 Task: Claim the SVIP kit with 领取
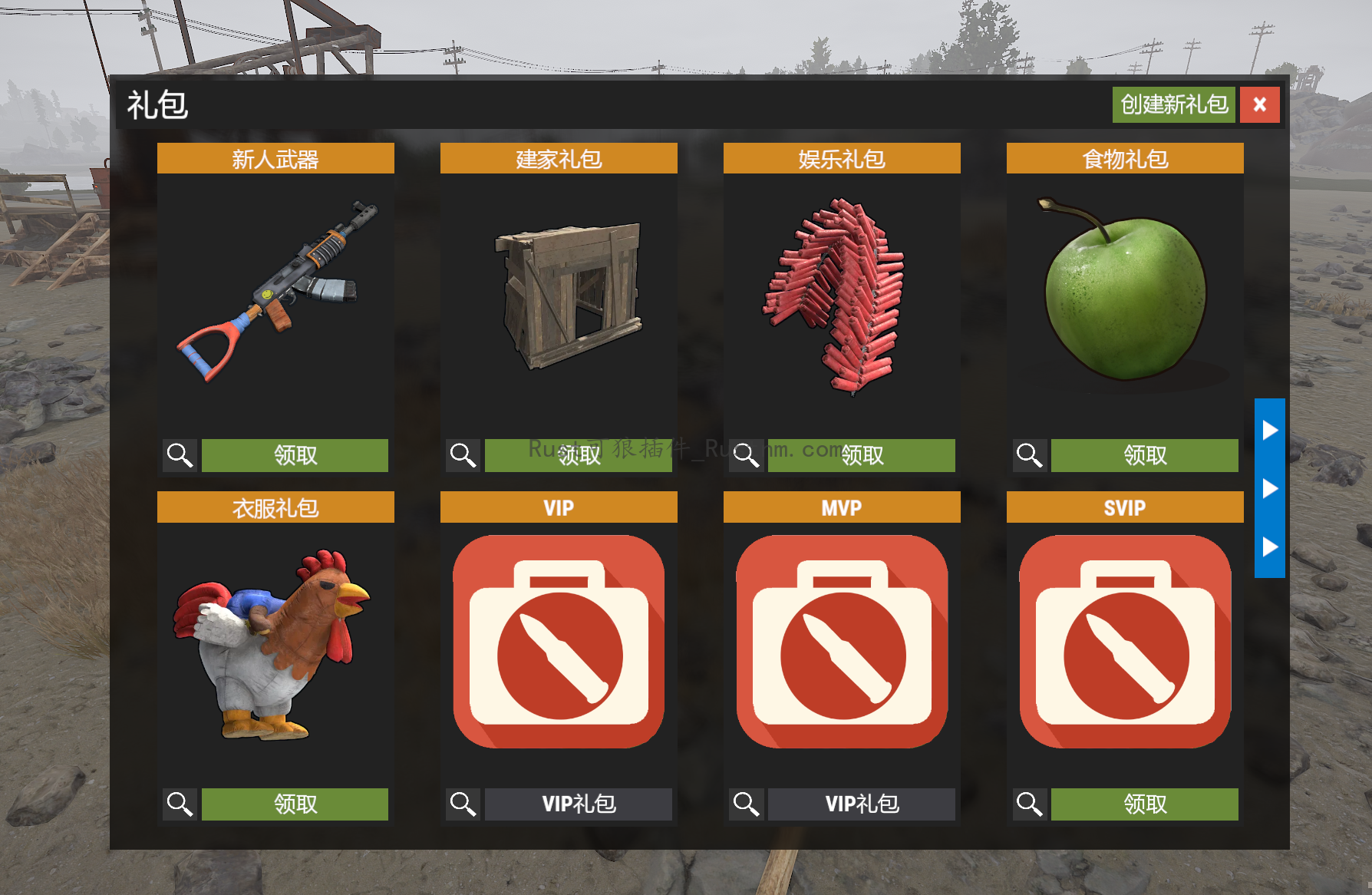pos(1144,804)
